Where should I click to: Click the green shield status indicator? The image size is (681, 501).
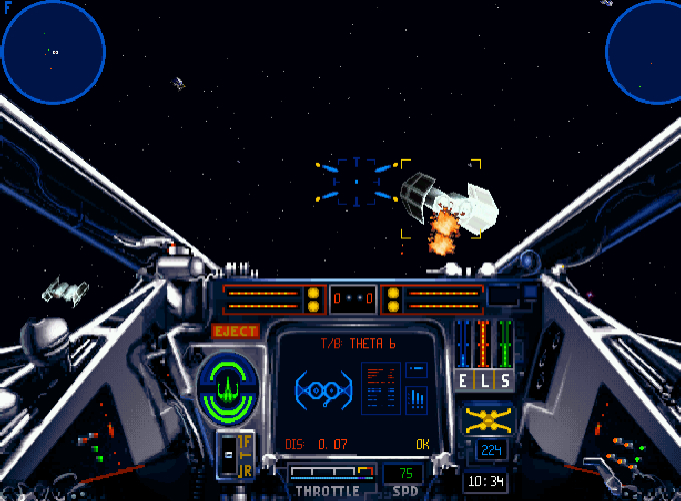228,385
